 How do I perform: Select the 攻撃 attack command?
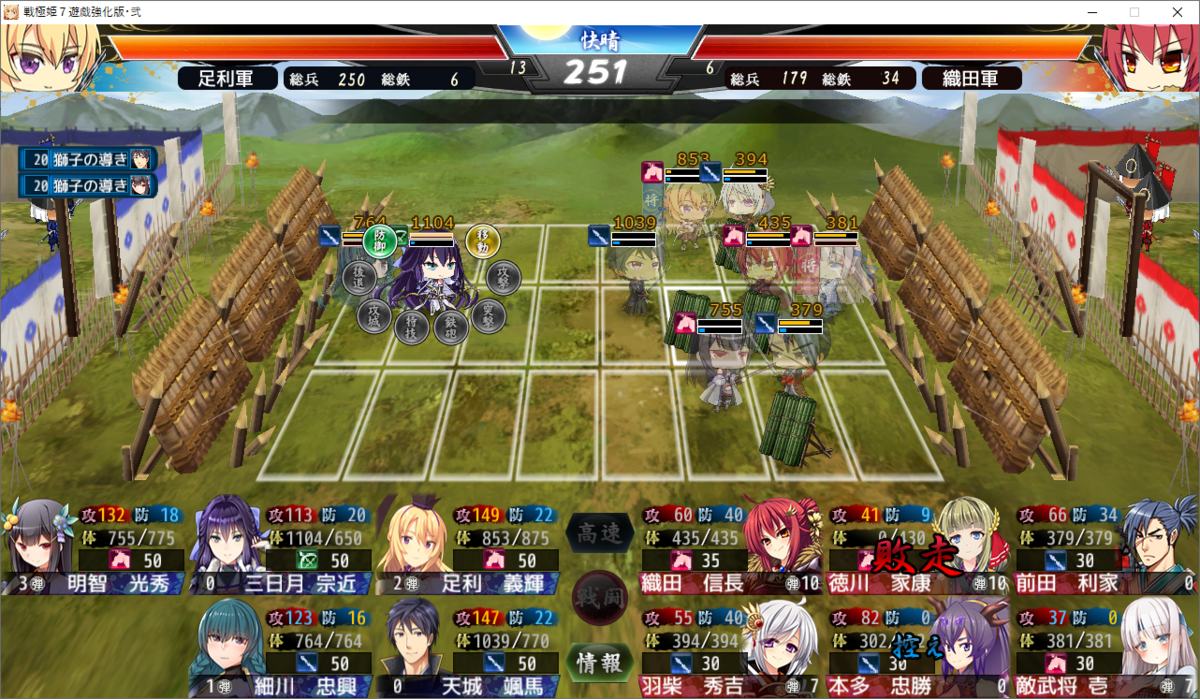(x=504, y=277)
